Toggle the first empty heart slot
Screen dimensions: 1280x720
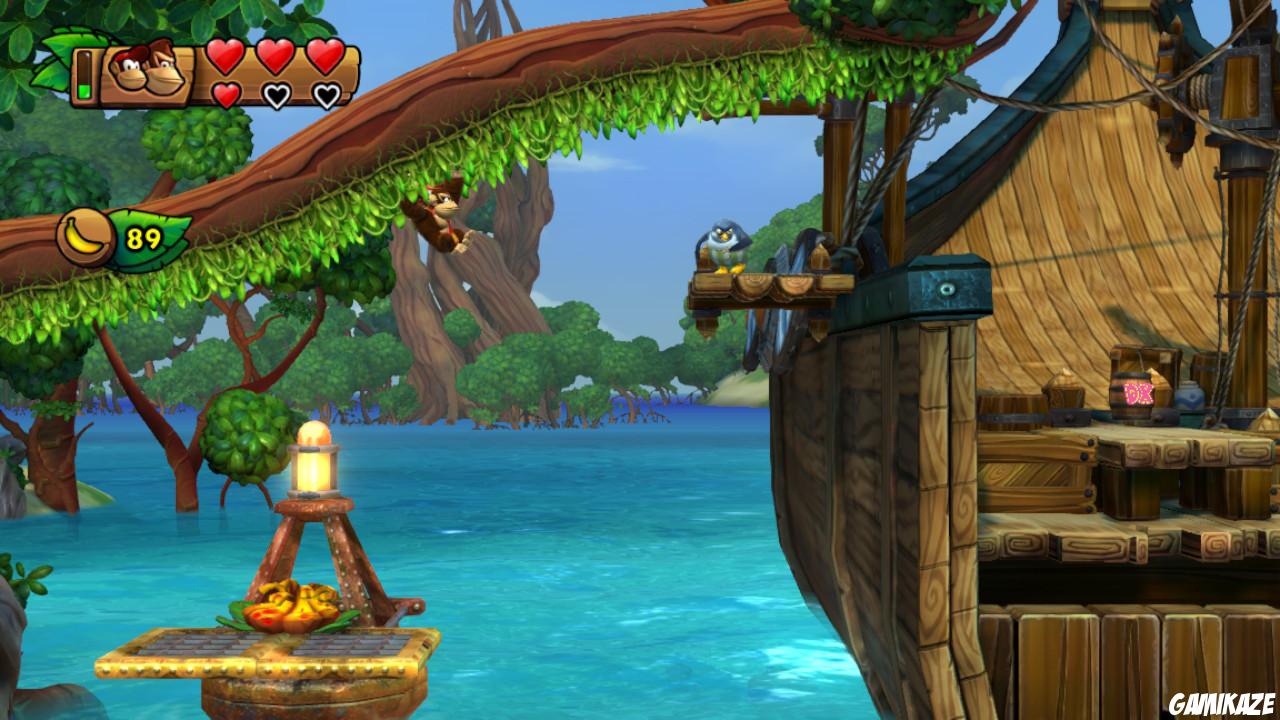point(278,95)
